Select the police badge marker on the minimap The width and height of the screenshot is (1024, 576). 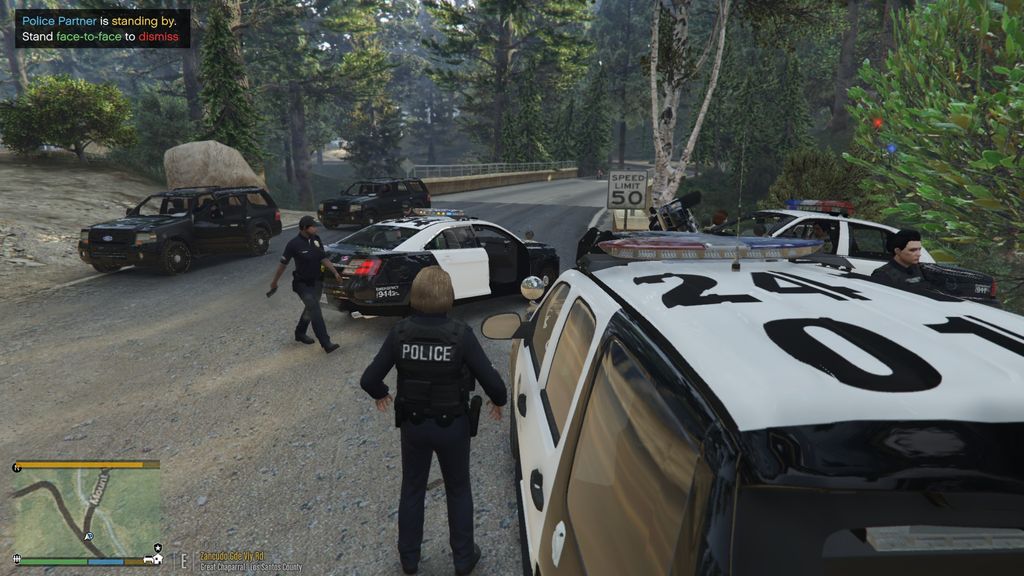coord(157,547)
